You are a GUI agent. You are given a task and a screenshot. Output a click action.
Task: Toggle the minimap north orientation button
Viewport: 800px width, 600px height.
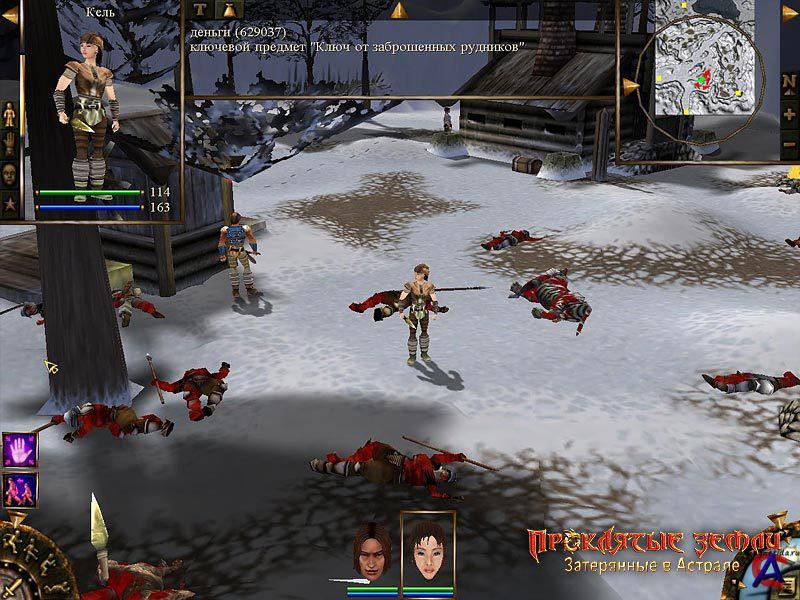pos(789,84)
